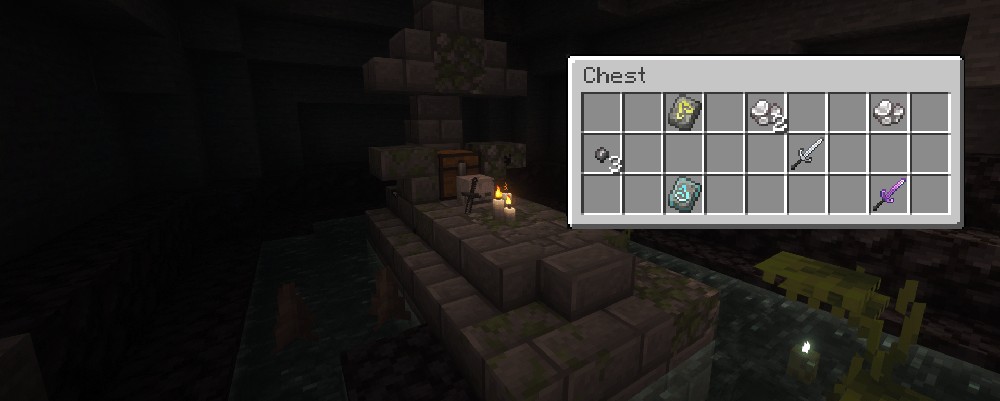Select the stack of two white ore chunks
Screen dimensions: 1000x401
[x=767, y=112]
